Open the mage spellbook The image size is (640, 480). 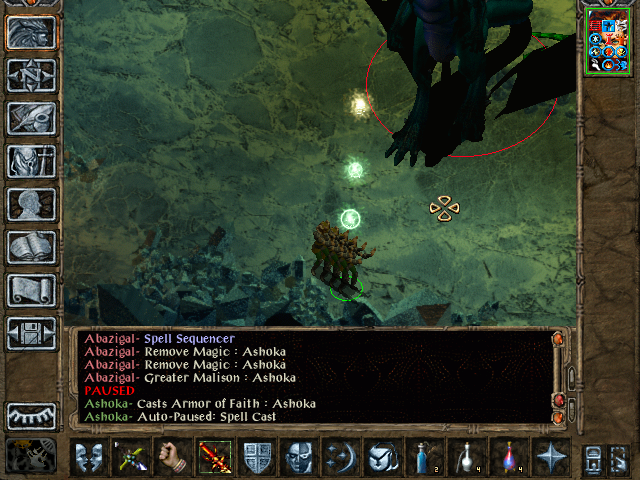pos(31,247)
